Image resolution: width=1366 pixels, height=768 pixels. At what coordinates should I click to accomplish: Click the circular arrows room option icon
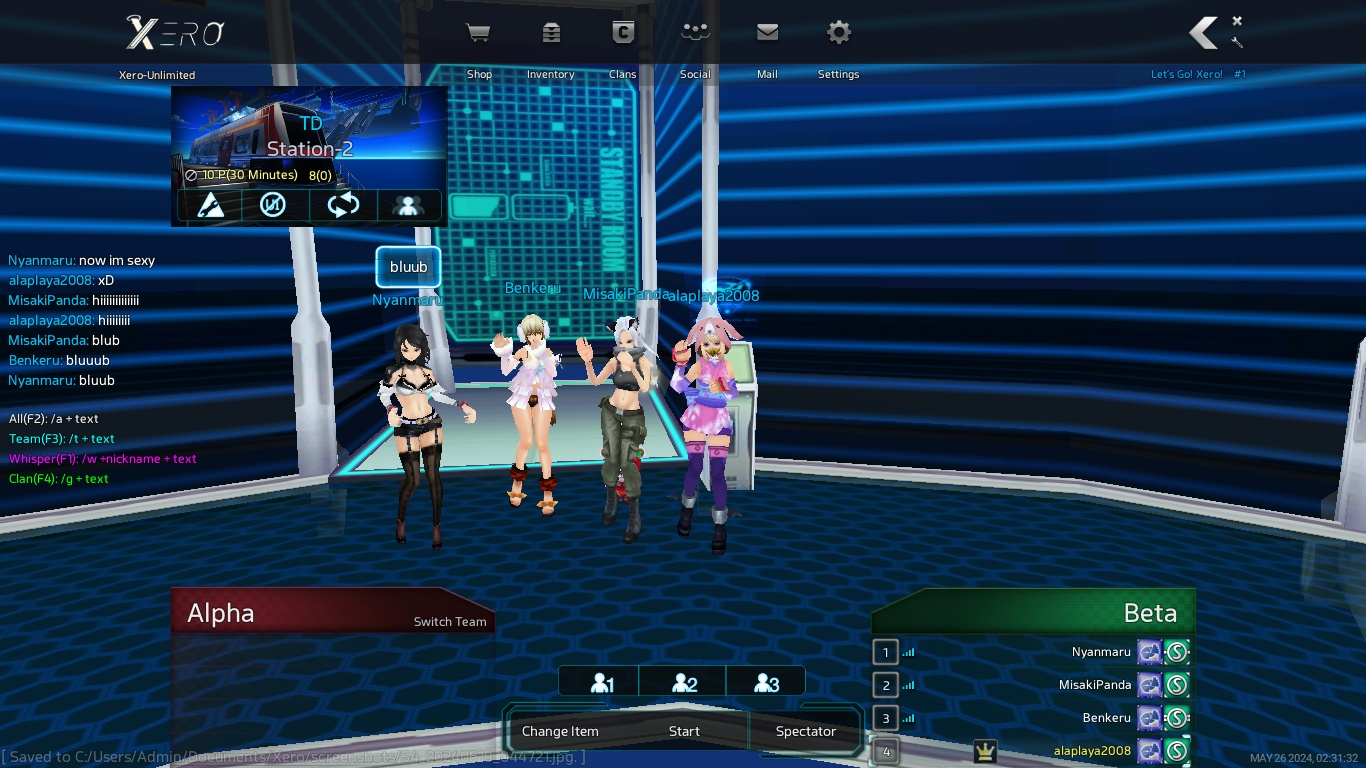[x=343, y=205]
